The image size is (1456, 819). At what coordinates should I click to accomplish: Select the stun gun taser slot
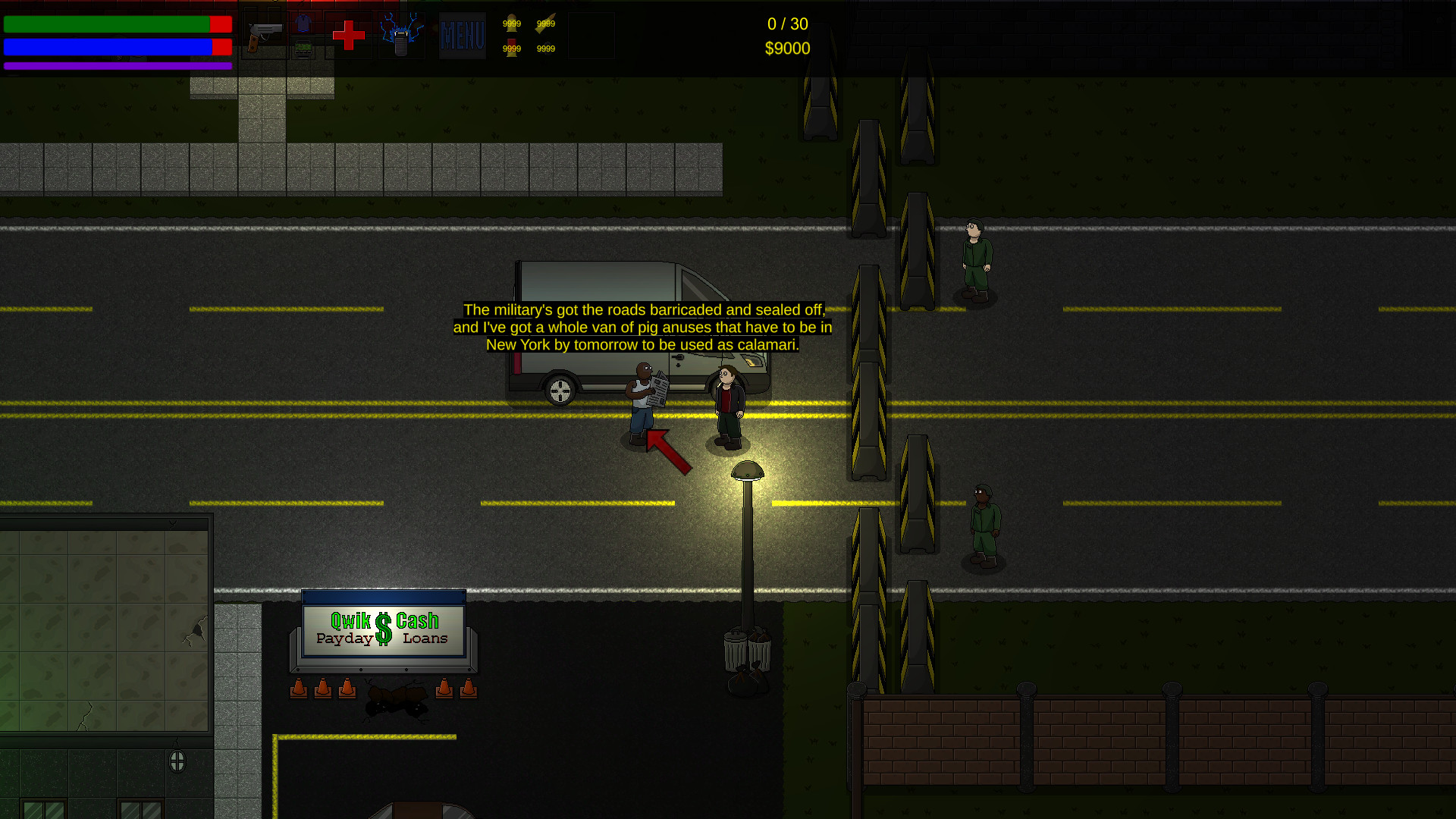[x=401, y=36]
